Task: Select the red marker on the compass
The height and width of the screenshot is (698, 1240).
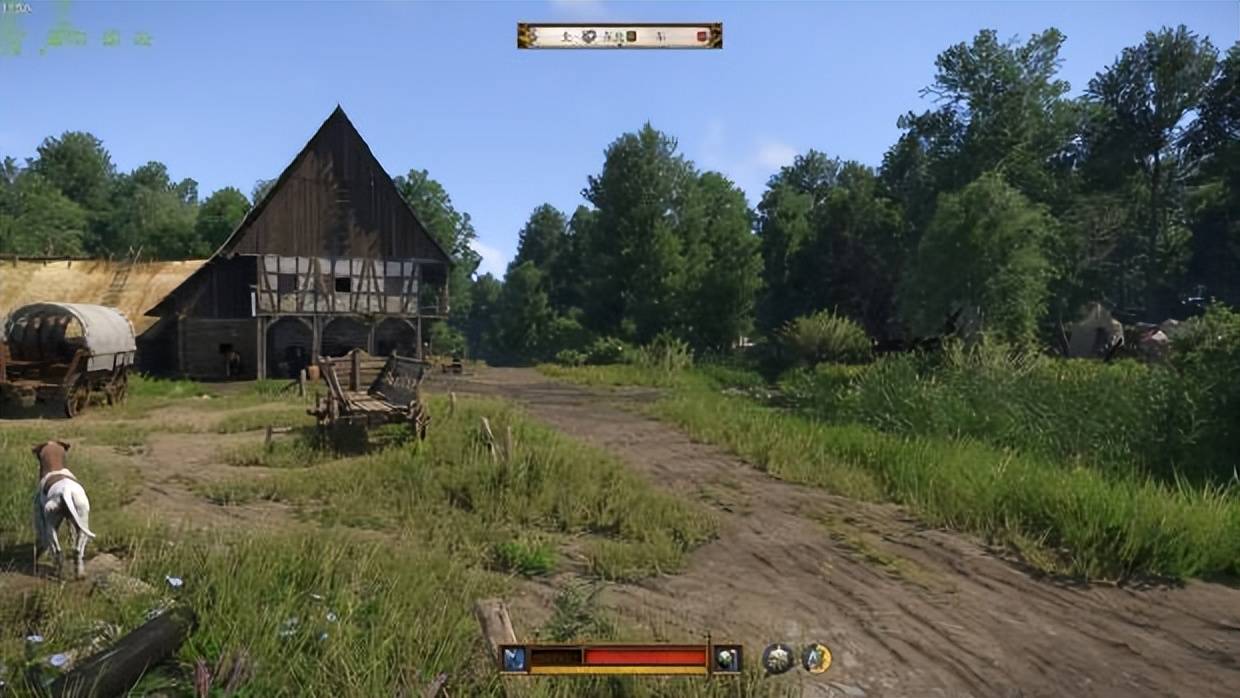Action: click(702, 36)
